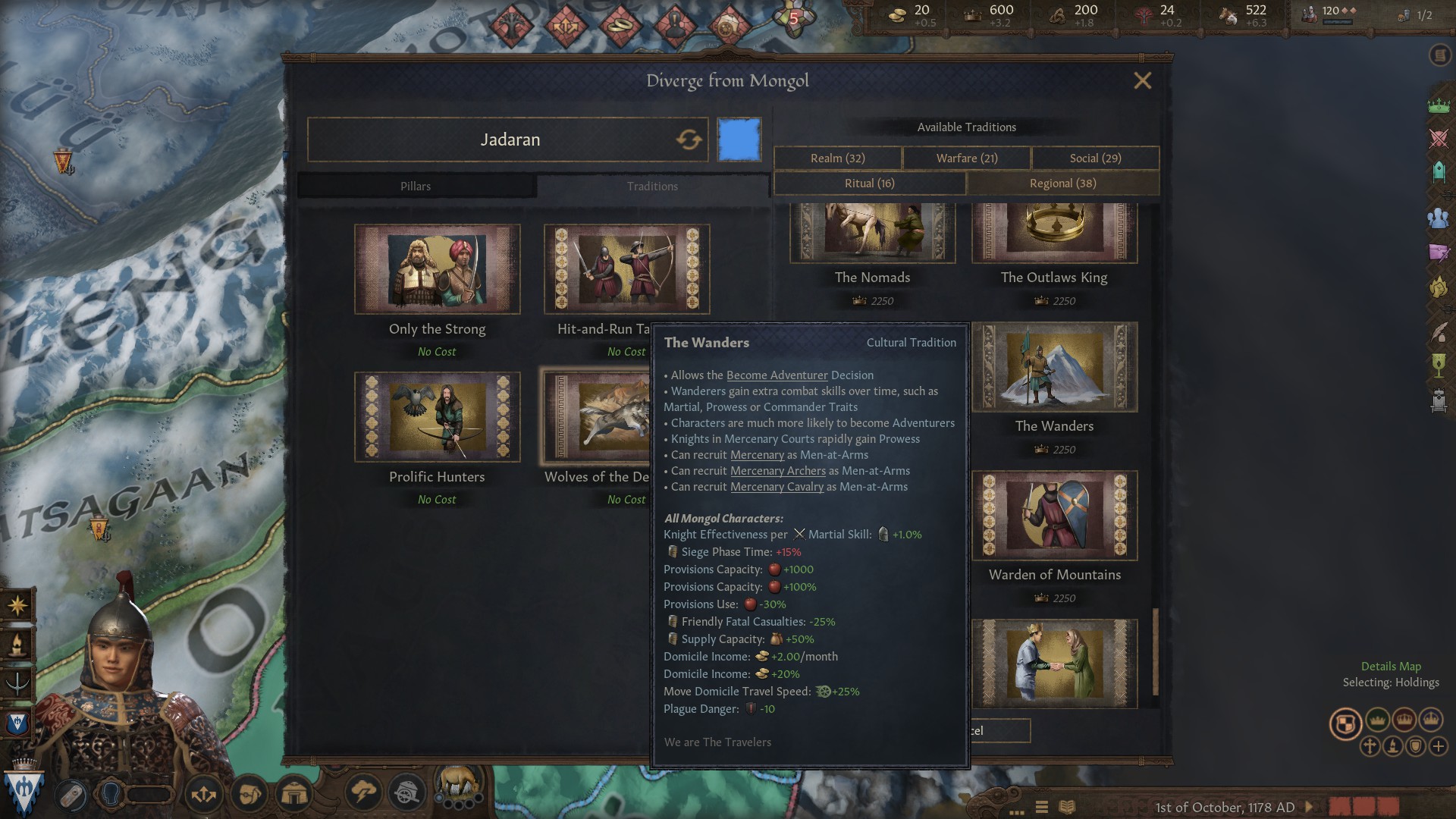Screen dimensions: 1456x819
Task: Open the Mercenary Archers tooltip link
Action: (x=777, y=471)
